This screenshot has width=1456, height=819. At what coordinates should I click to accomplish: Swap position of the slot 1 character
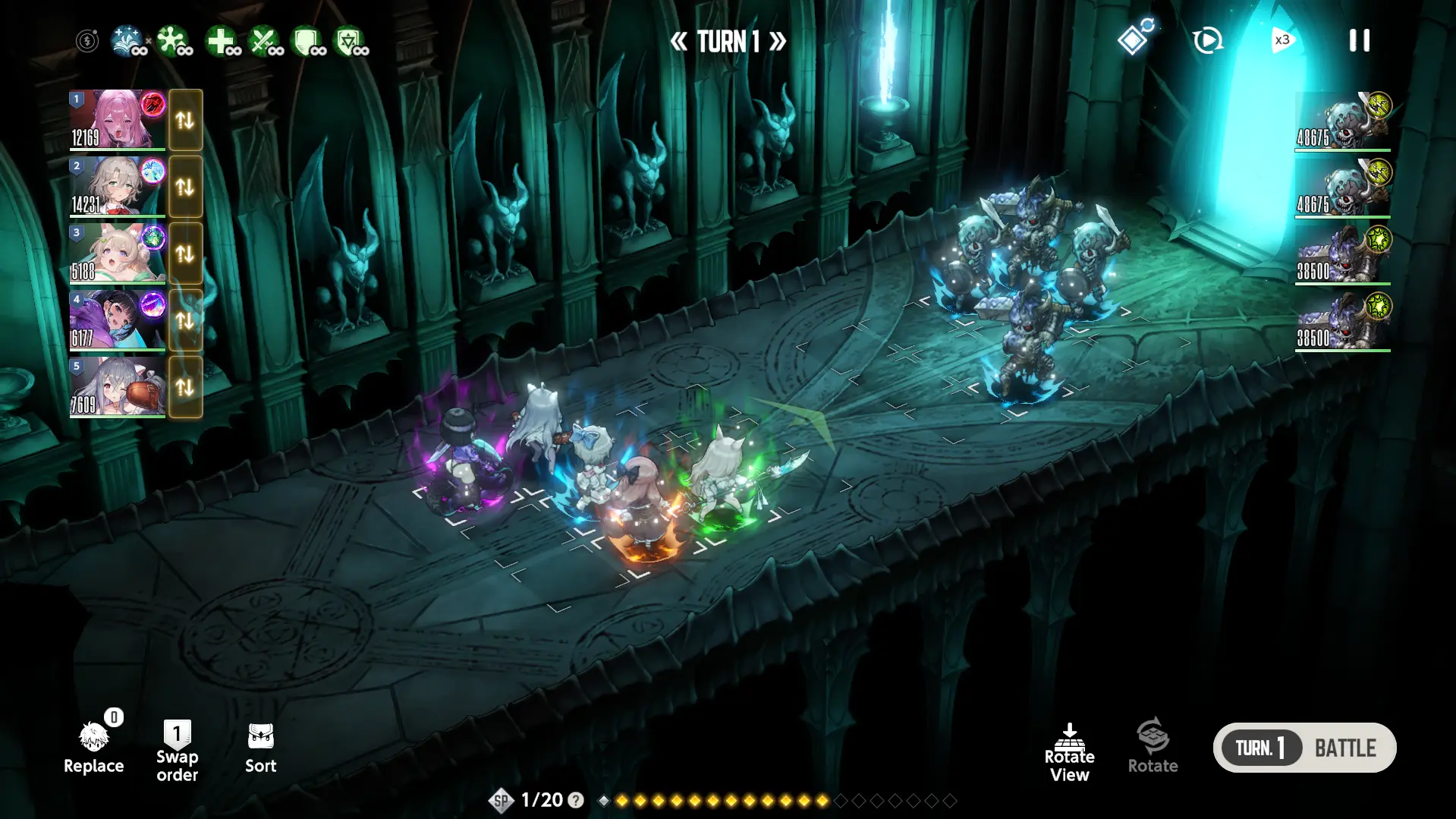click(x=185, y=120)
